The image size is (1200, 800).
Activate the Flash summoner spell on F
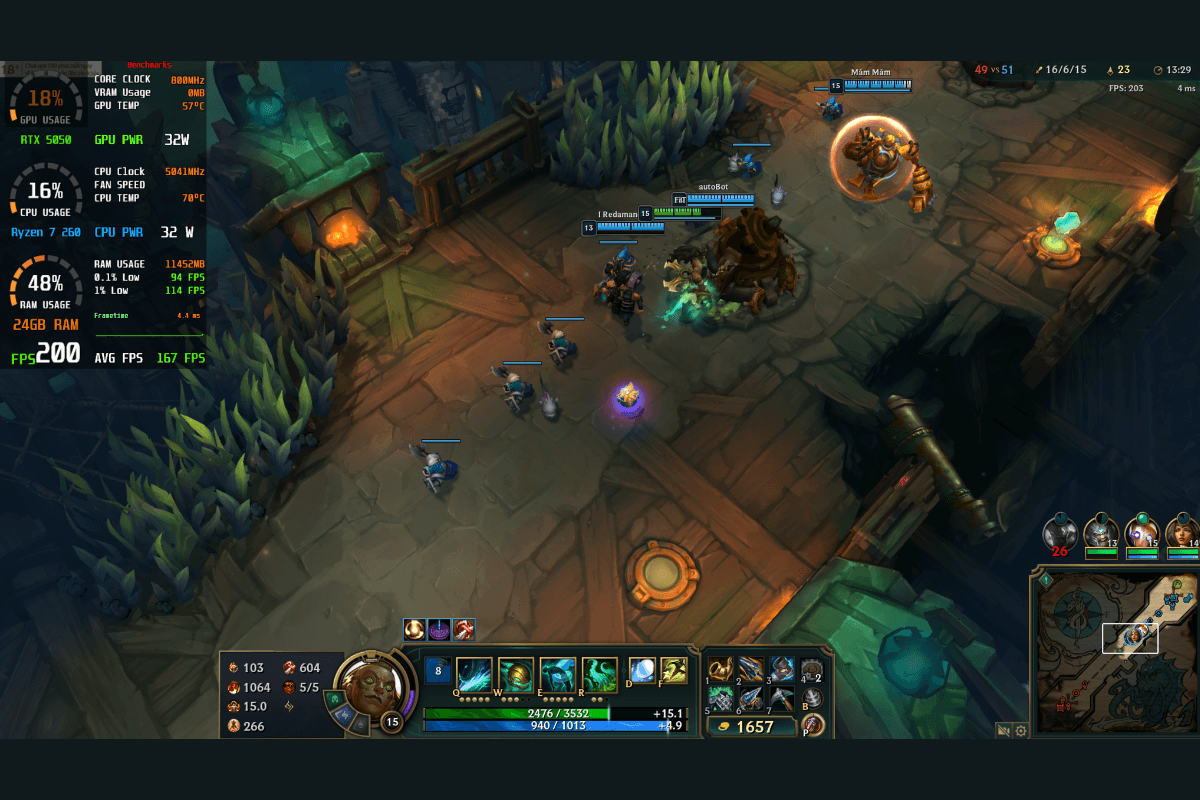674,670
